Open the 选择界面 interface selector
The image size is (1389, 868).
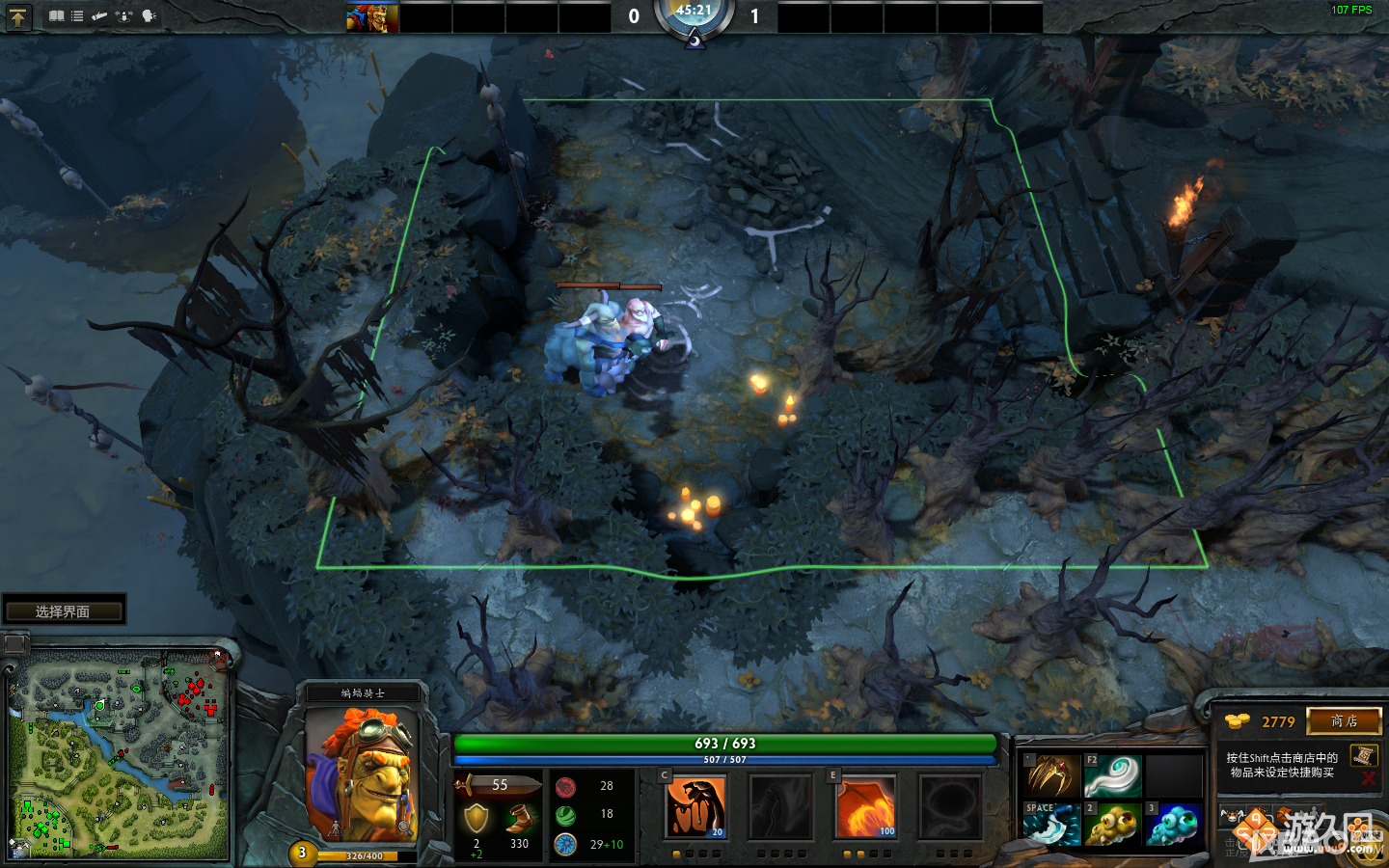click(64, 609)
